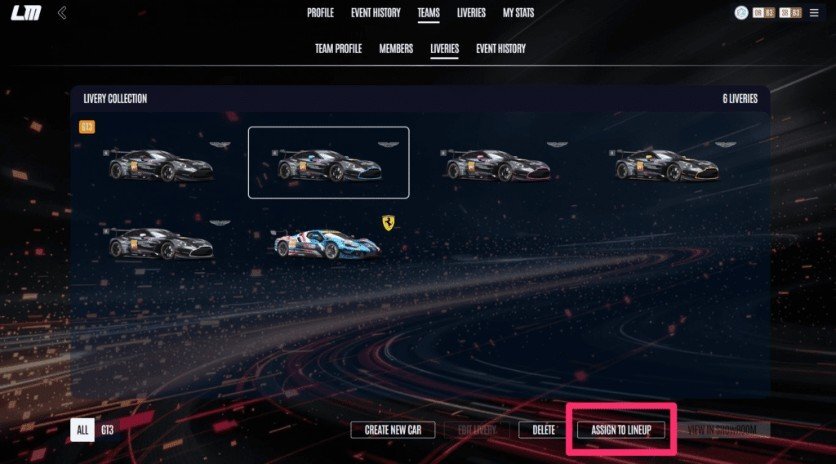Open the Team Profile sub-tab
836x464 pixels.
pyautogui.click(x=338, y=48)
